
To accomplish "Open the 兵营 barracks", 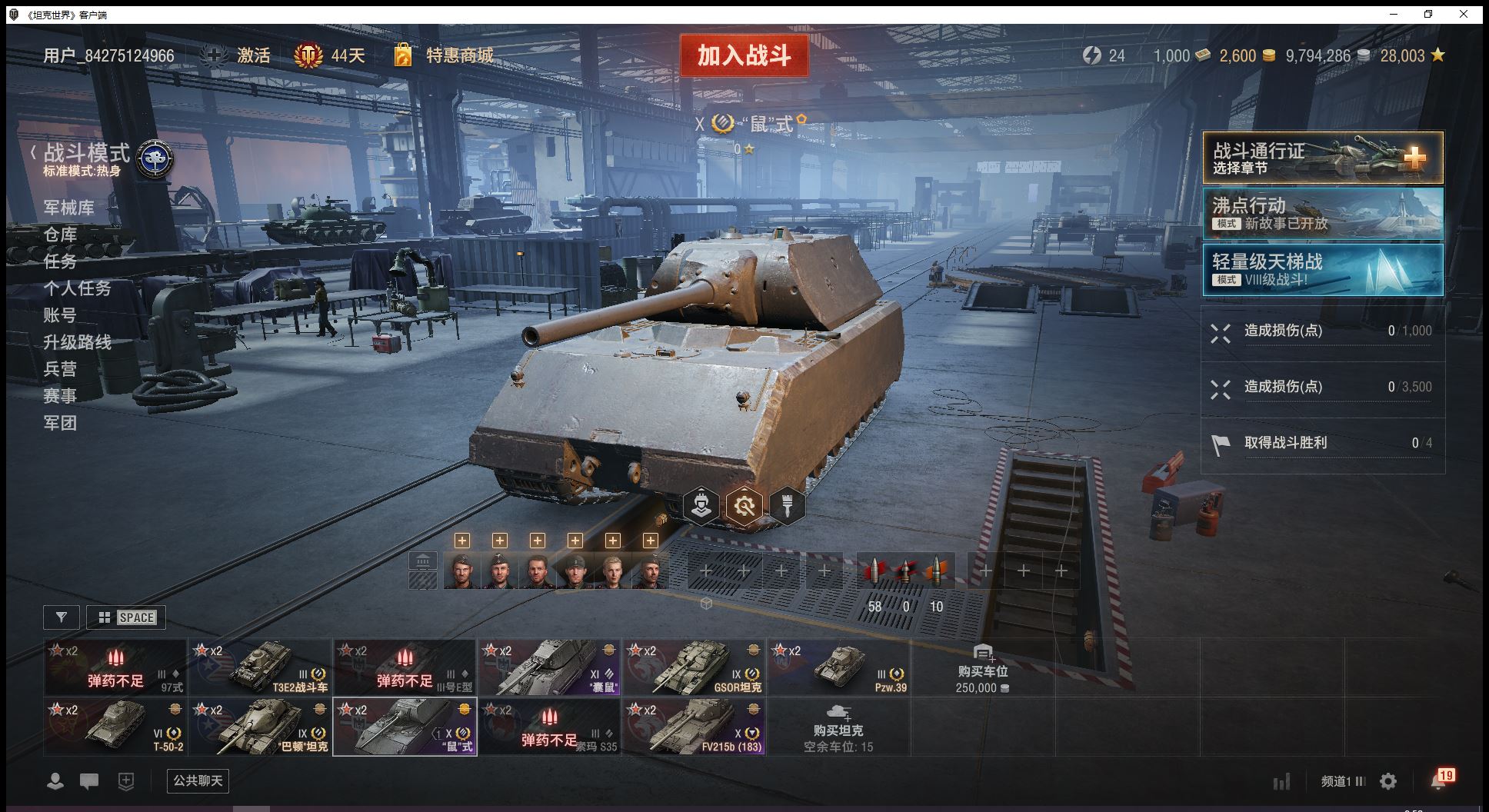I will (60, 369).
